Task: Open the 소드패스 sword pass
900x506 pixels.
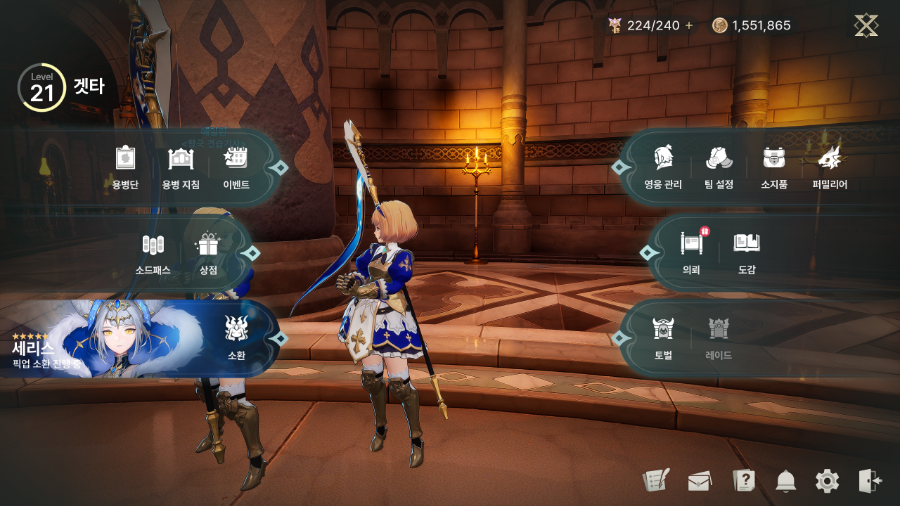Action: 153,251
